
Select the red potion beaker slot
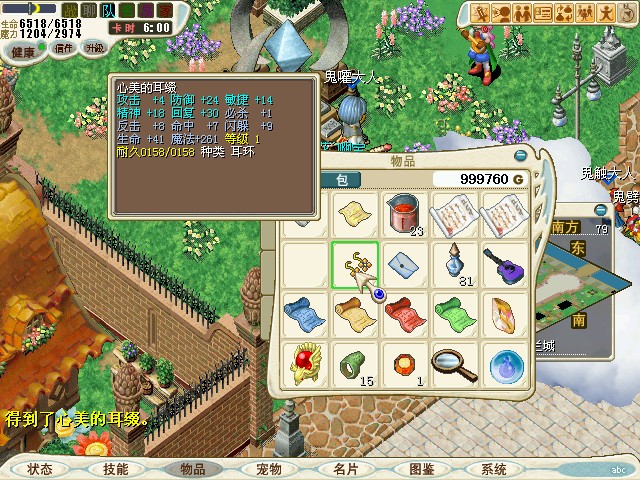point(405,214)
